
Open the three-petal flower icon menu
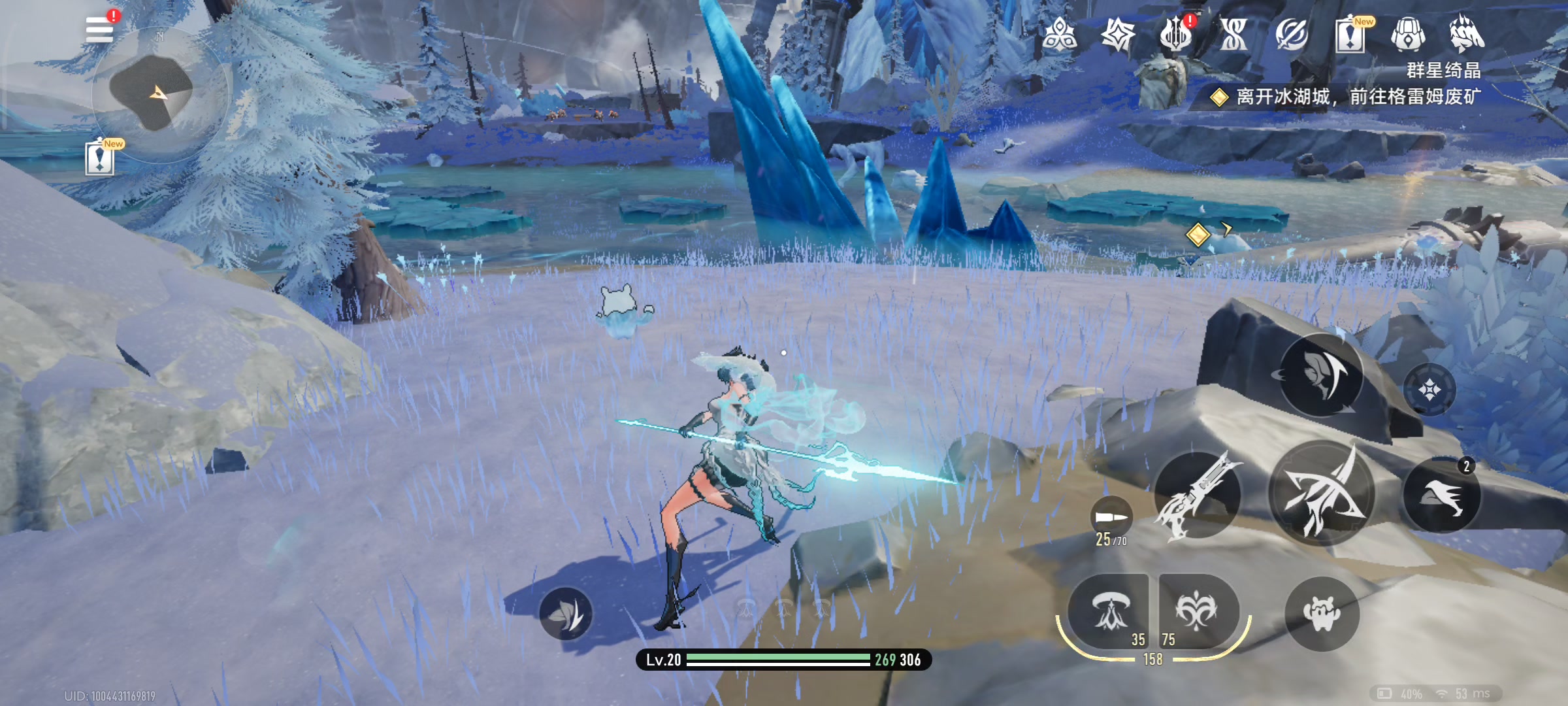(1059, 35)
